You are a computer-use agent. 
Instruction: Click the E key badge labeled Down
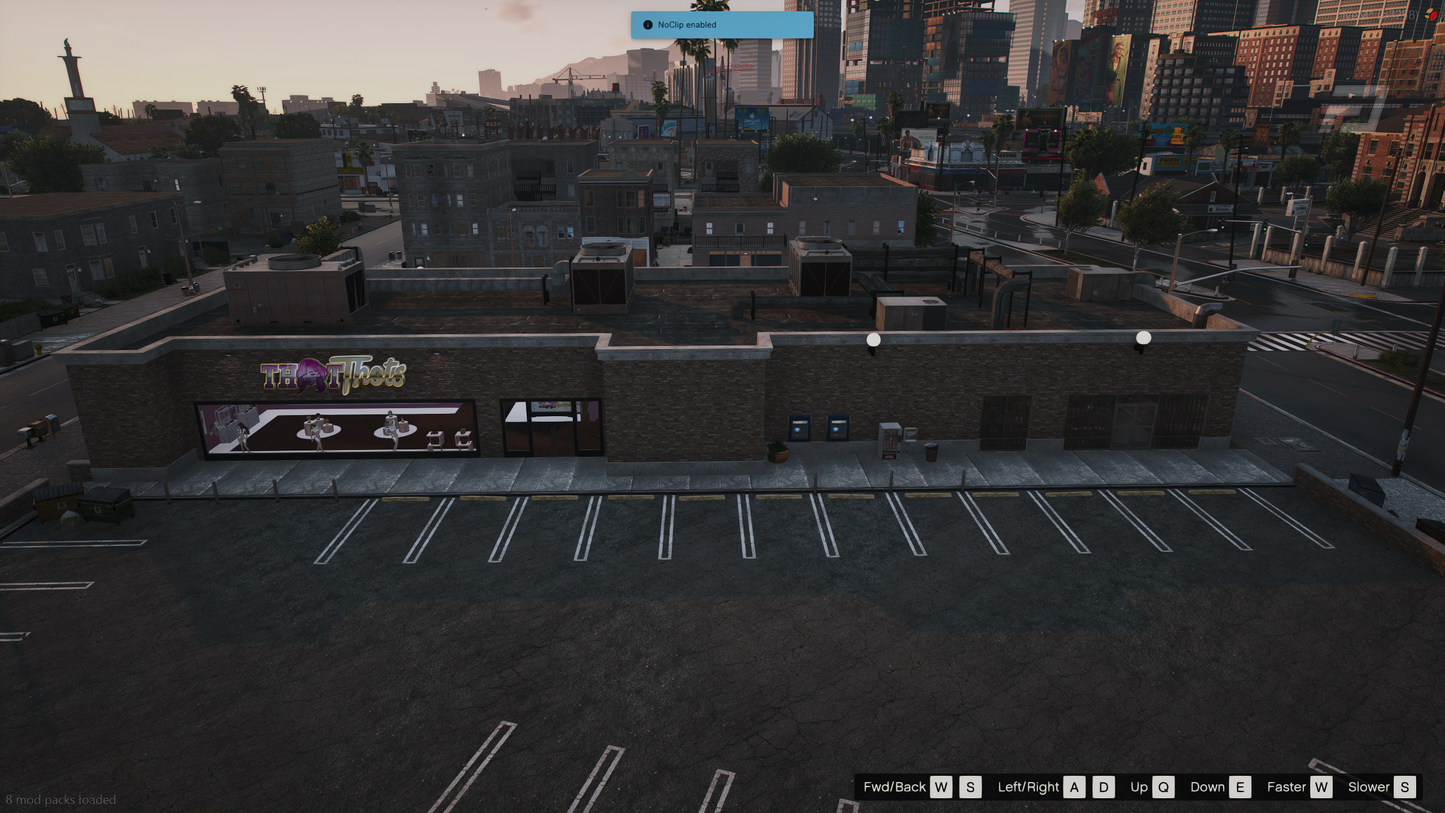[x=1239, y=787]
